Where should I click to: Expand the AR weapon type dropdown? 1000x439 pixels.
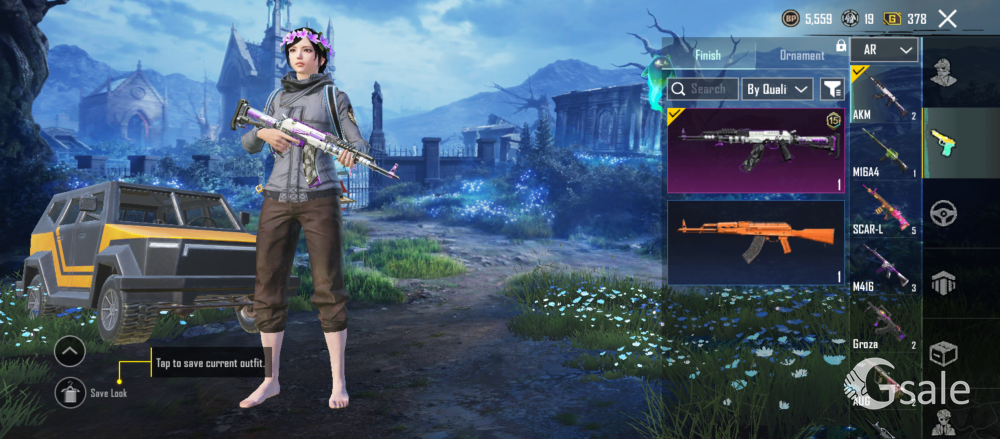click(x=885, y=50)
